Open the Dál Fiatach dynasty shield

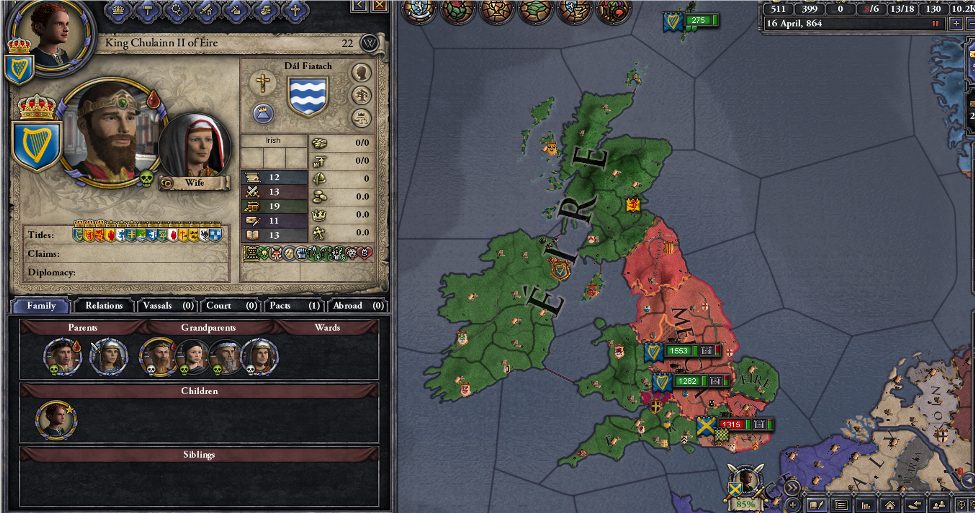point(309,96)
